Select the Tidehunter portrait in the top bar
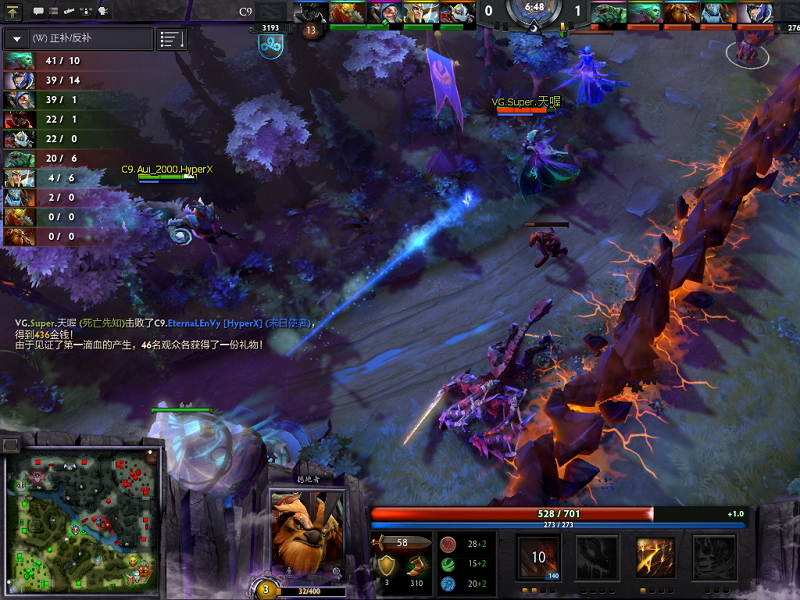 click(x=610, y=13)
